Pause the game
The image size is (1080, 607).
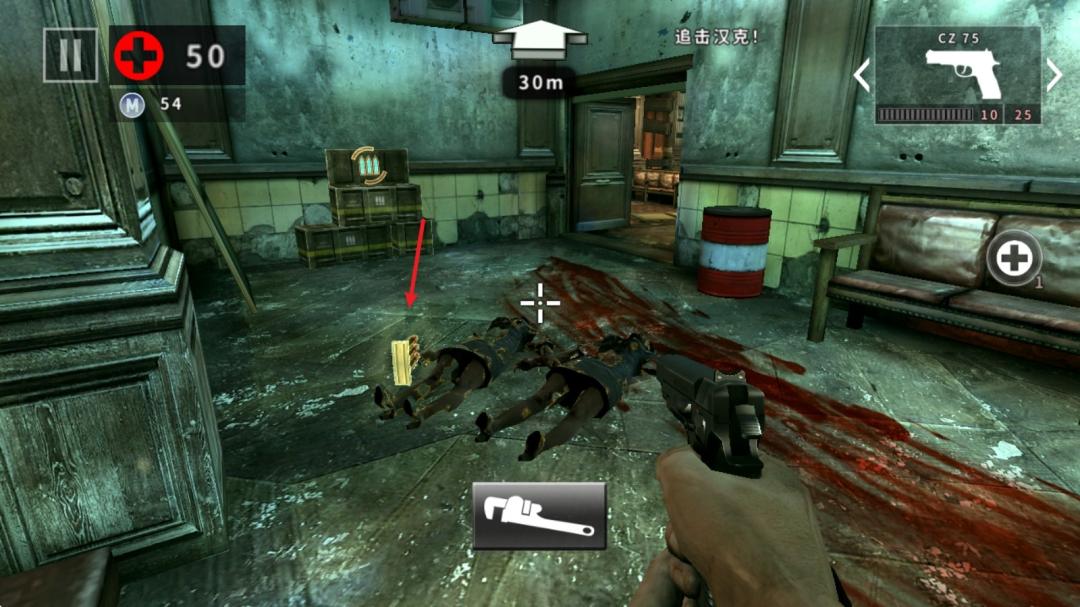[70, 54]
